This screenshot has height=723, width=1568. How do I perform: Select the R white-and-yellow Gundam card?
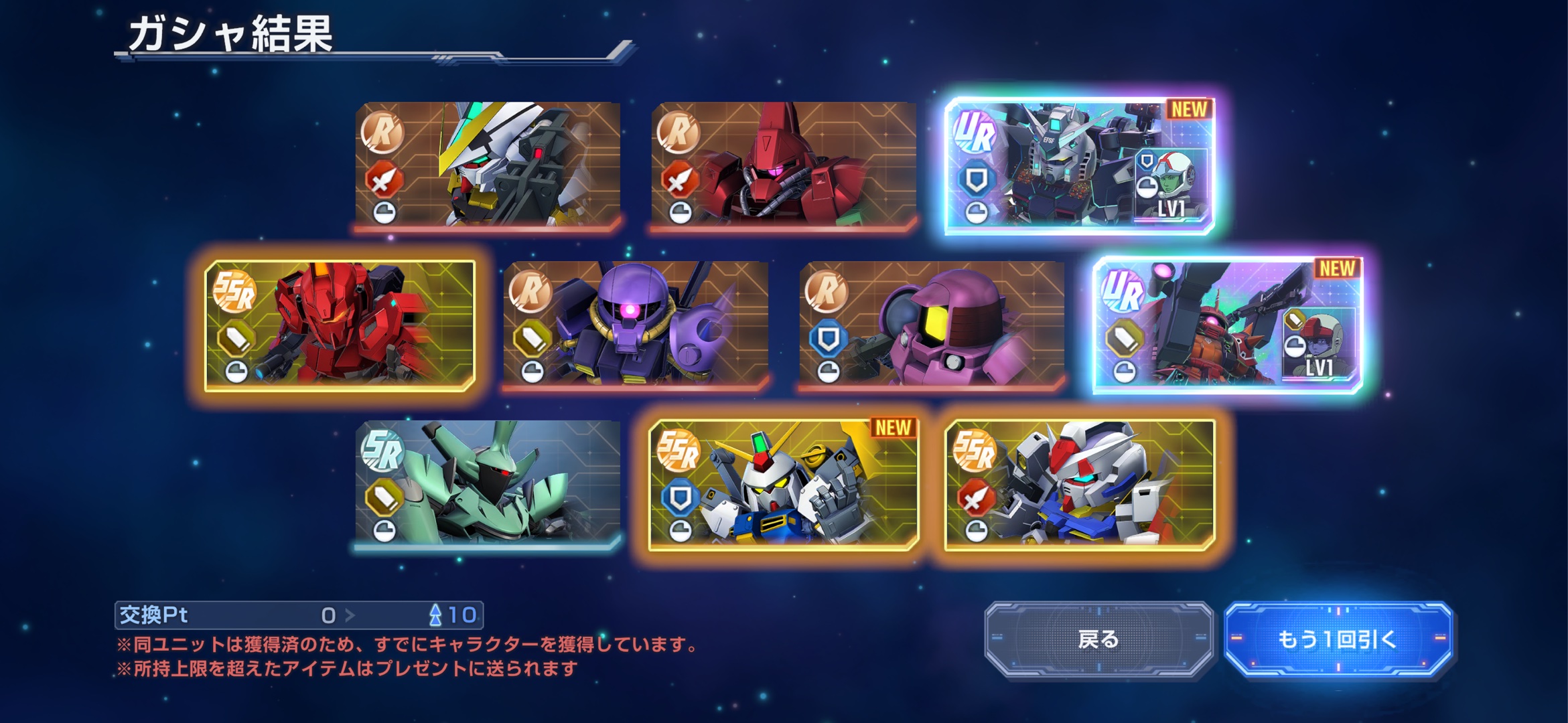488,165
